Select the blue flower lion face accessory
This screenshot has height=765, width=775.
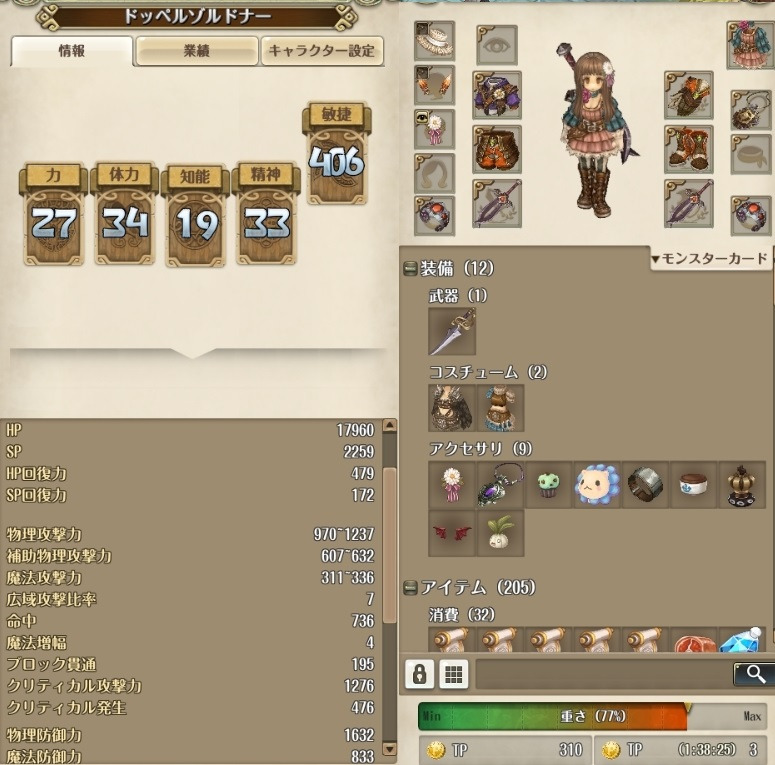pyautogui.click(x=597, y=484)
